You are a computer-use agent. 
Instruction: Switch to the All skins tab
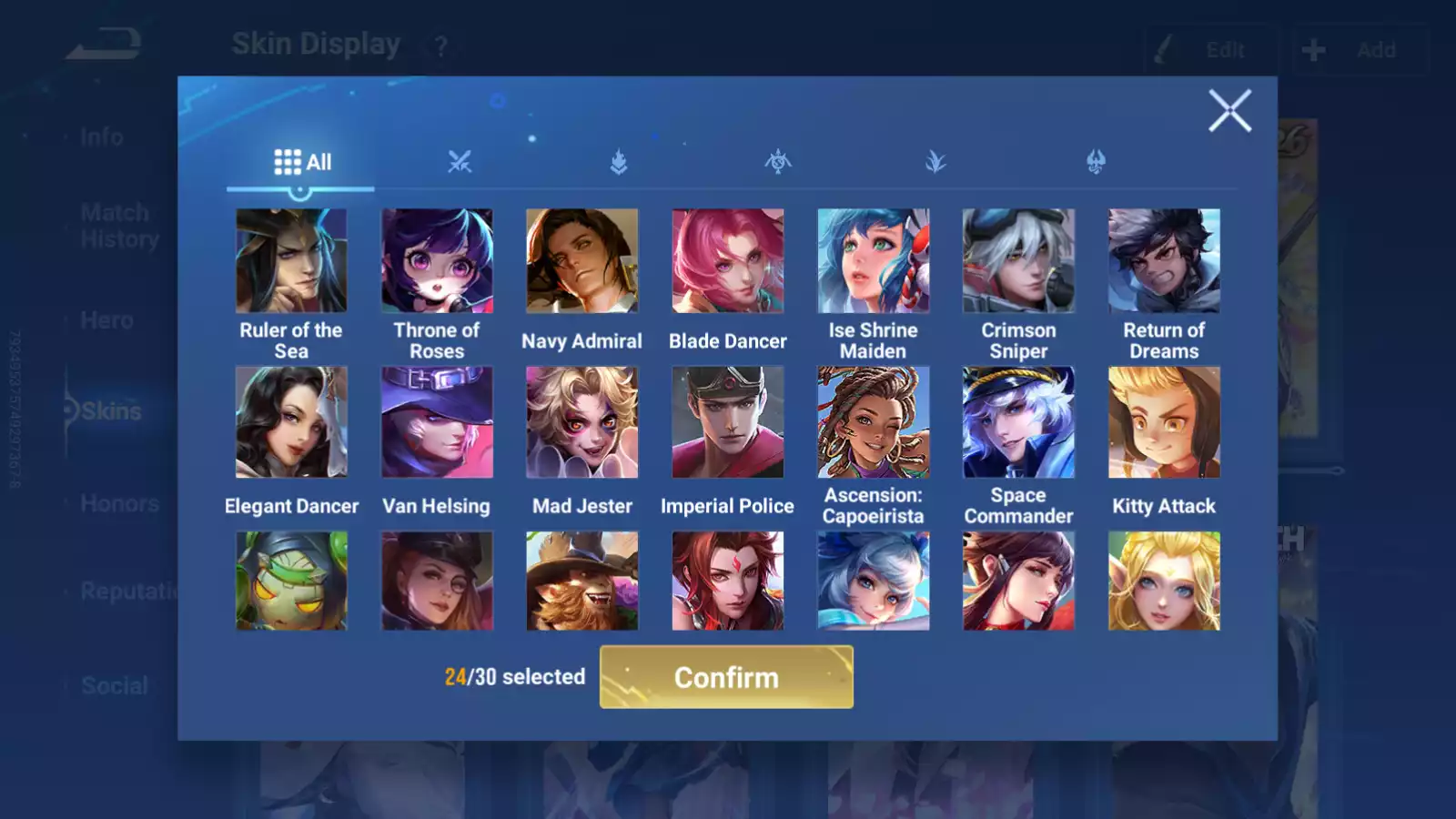click(302, 163)
